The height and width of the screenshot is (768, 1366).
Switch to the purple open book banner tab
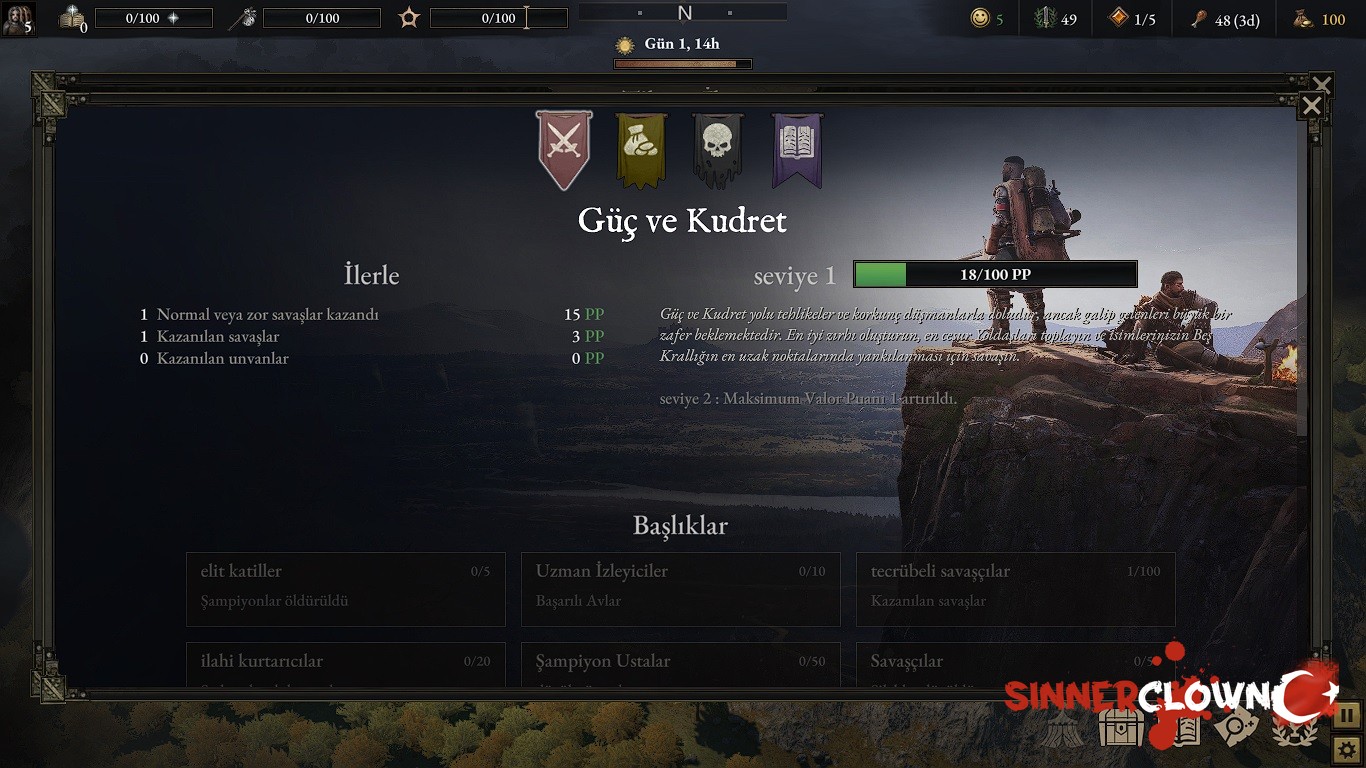coord(797,149)
